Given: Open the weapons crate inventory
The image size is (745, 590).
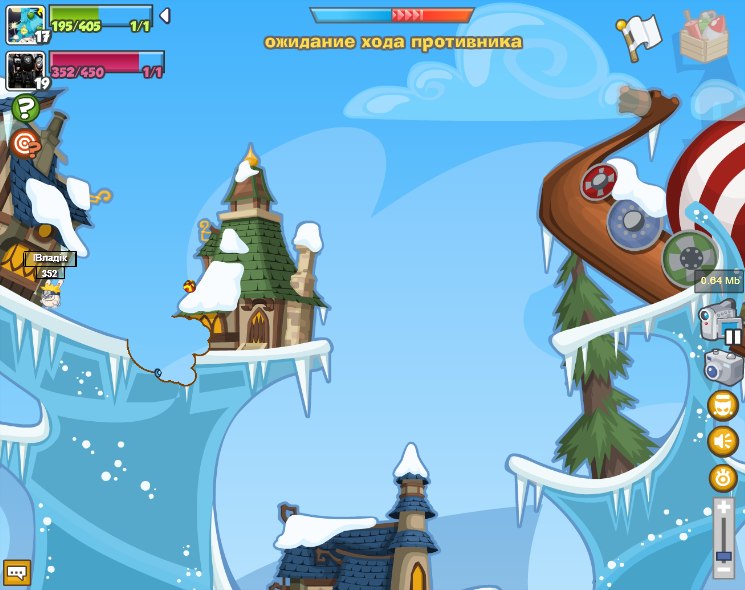Looking at the screenshot, I should click(x=703, y=38).
